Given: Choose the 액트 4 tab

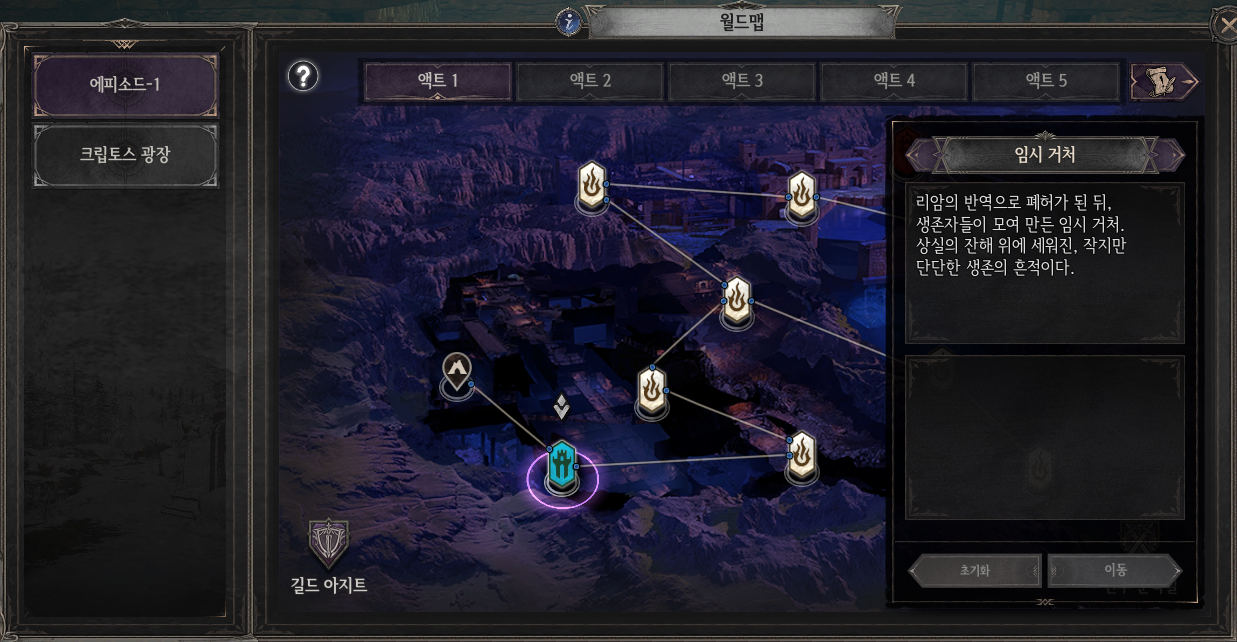Looking at the screenshot, I should [x=894, y=81].
